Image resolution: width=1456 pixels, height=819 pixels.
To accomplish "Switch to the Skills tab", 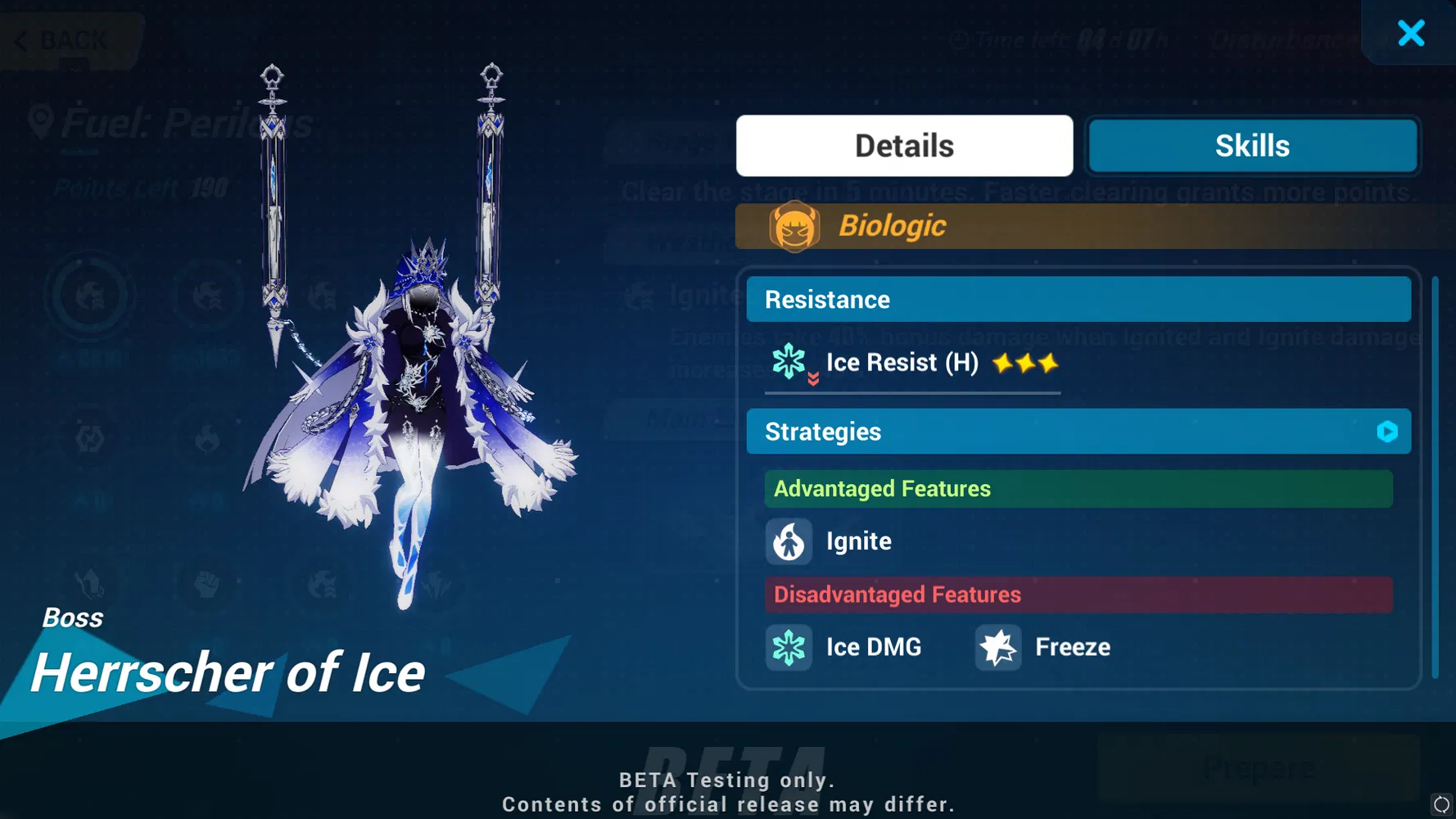I will coord(1252,145).
